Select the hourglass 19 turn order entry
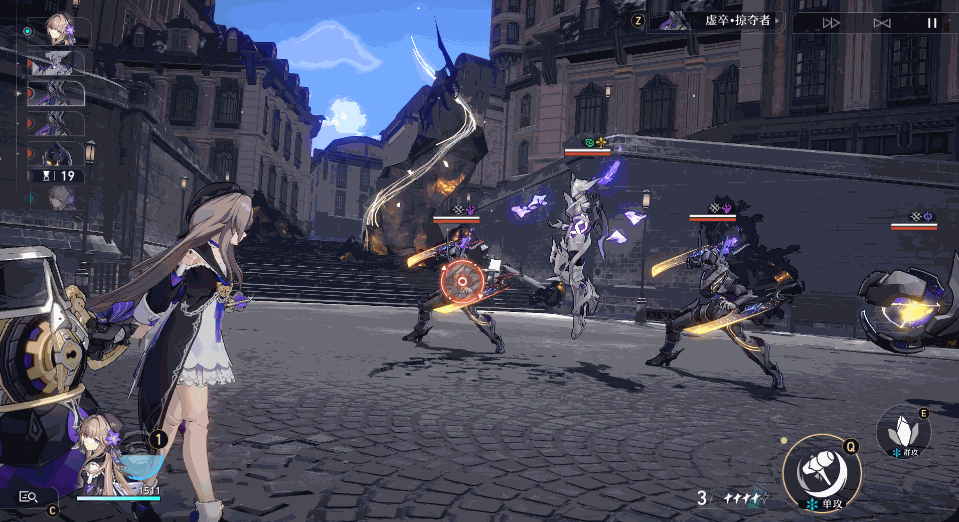This screenshot has width=959, height=522. [58, 175]
